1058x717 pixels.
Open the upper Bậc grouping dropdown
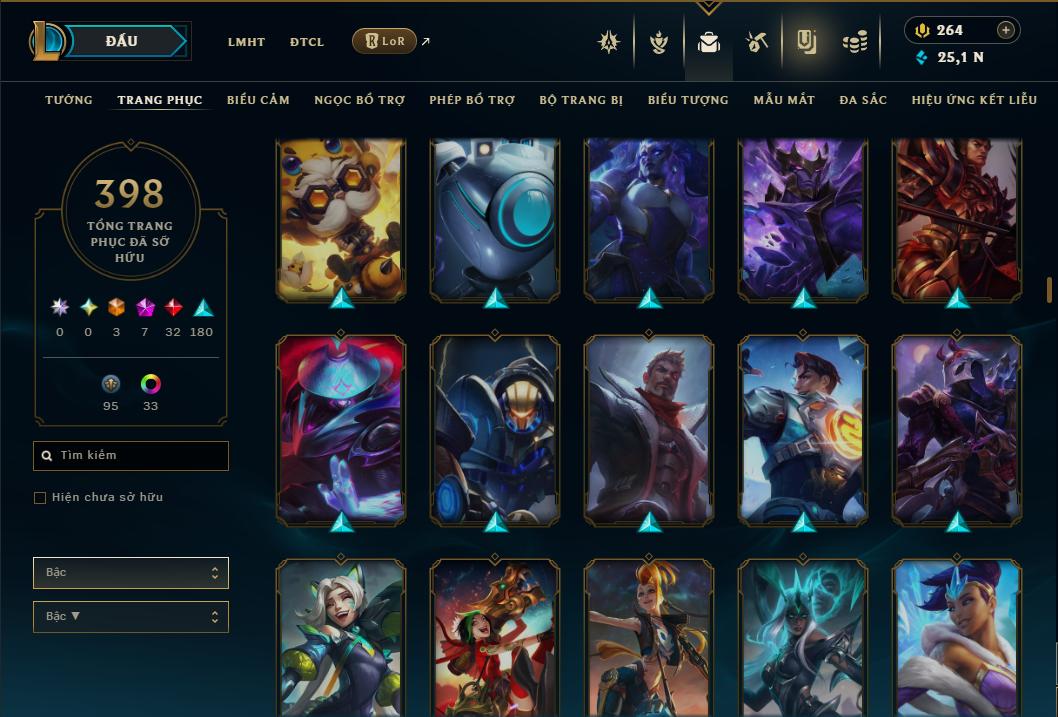131,573
